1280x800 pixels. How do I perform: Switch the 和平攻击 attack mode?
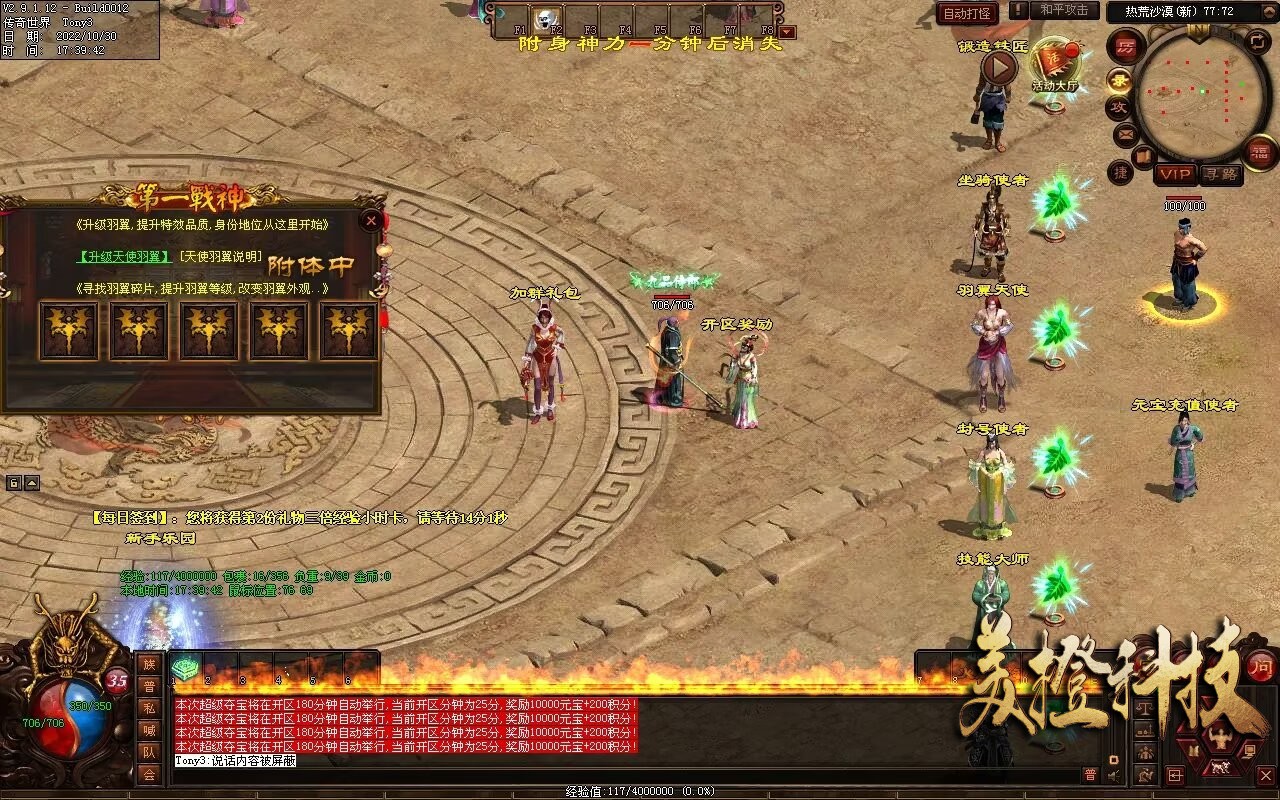1064,11
